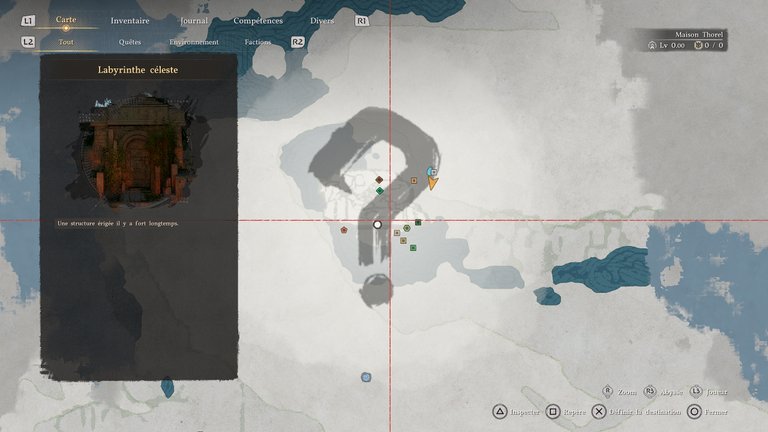
Task: Open the Inventaire tab
Action: (130, 20)
